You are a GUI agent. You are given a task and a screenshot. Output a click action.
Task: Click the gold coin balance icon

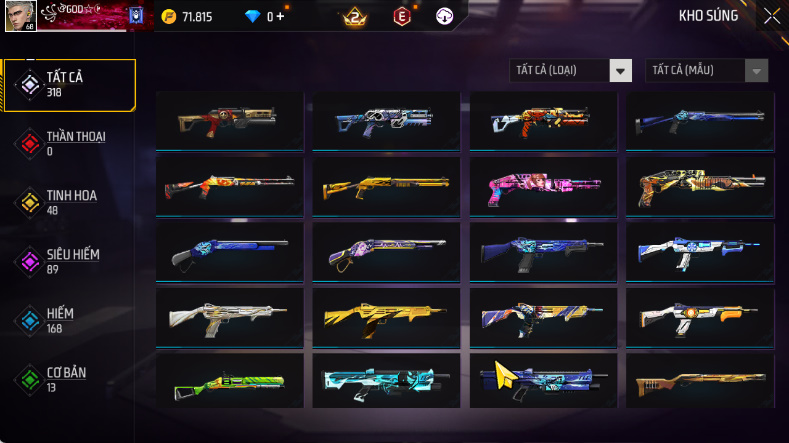point(169,17)
